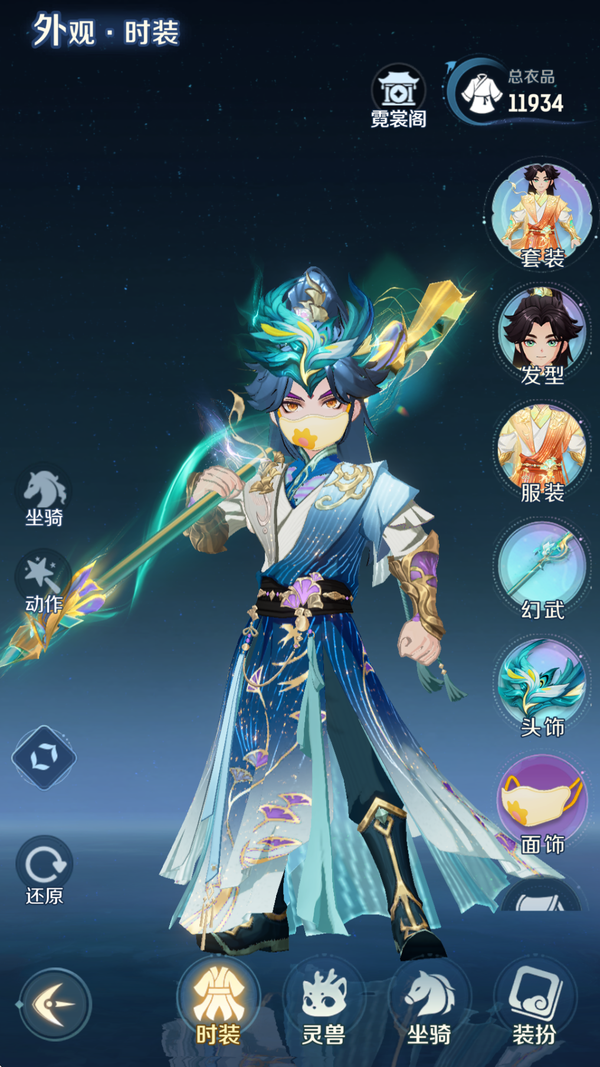Reset appearance with 还原 button
This screenshot has height=1067, width=600.
point(43,868)
